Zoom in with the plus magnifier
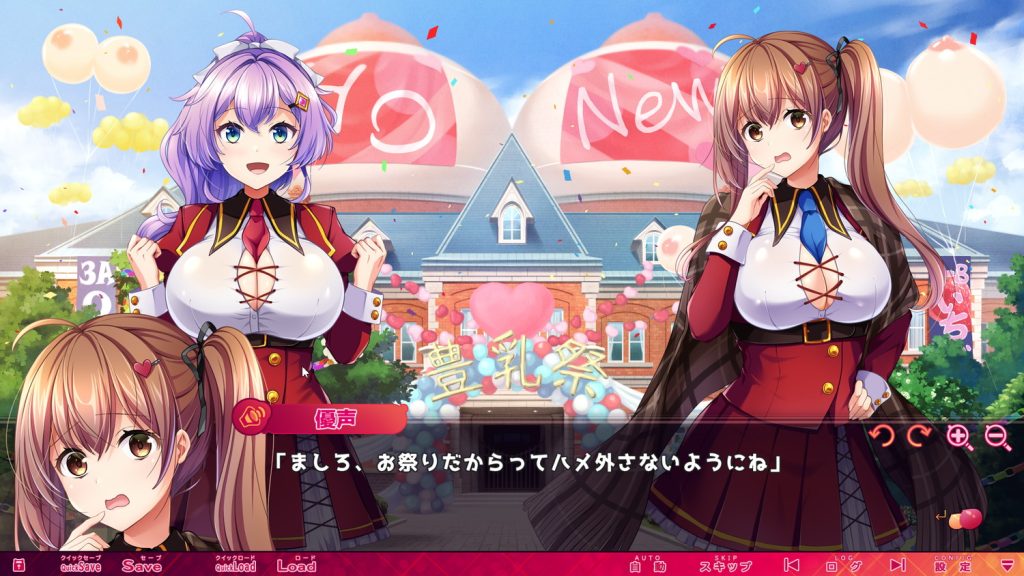The image size is (1024, 576). point(958,436)
